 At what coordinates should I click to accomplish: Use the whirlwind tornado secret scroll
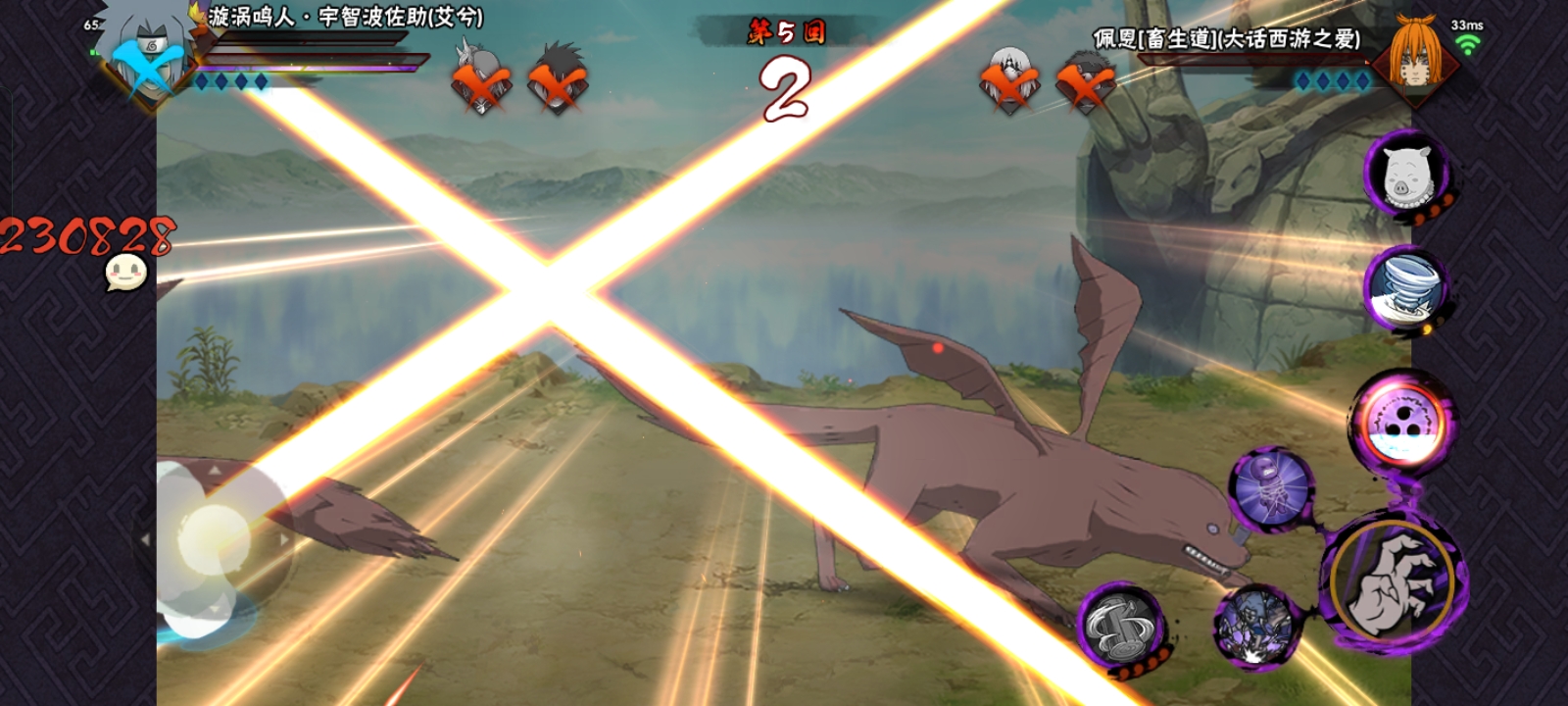pyautogui.click(x=1405, y=288)
